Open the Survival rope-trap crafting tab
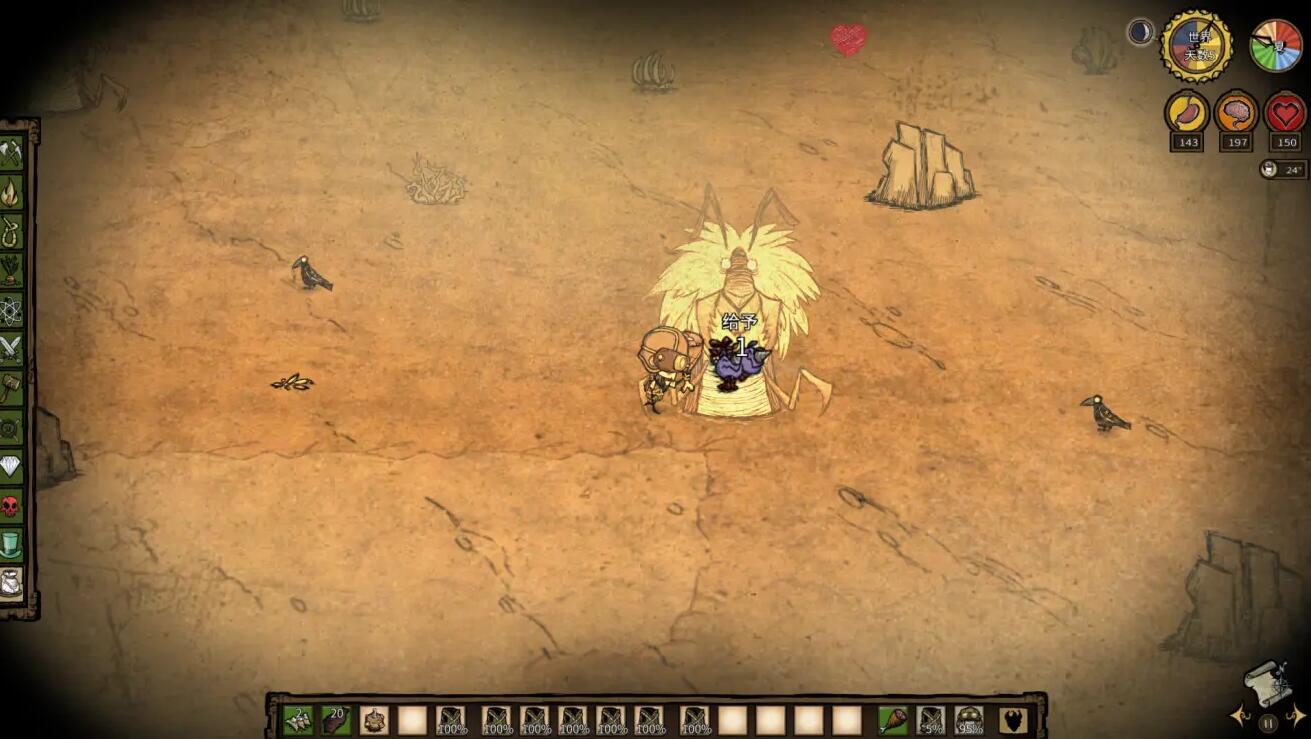This screenshot has height=739, width=1311. (x=11, y=229)
